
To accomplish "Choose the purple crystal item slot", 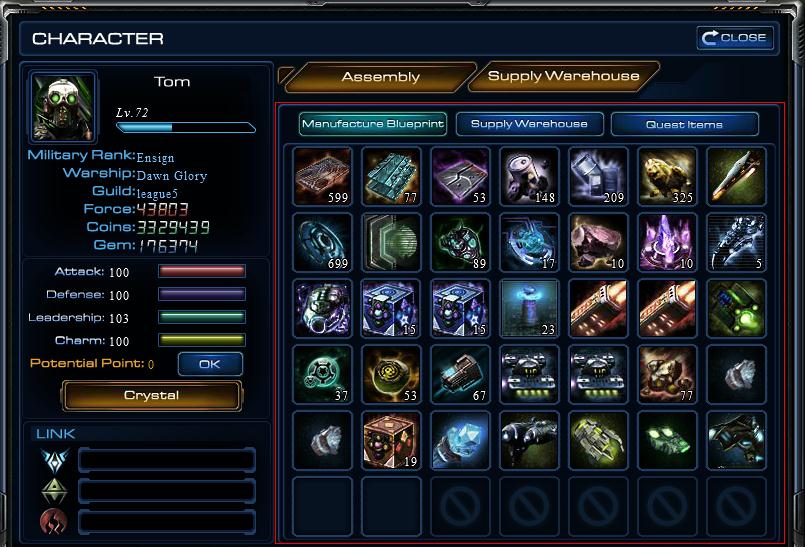I will click(667, 242).
